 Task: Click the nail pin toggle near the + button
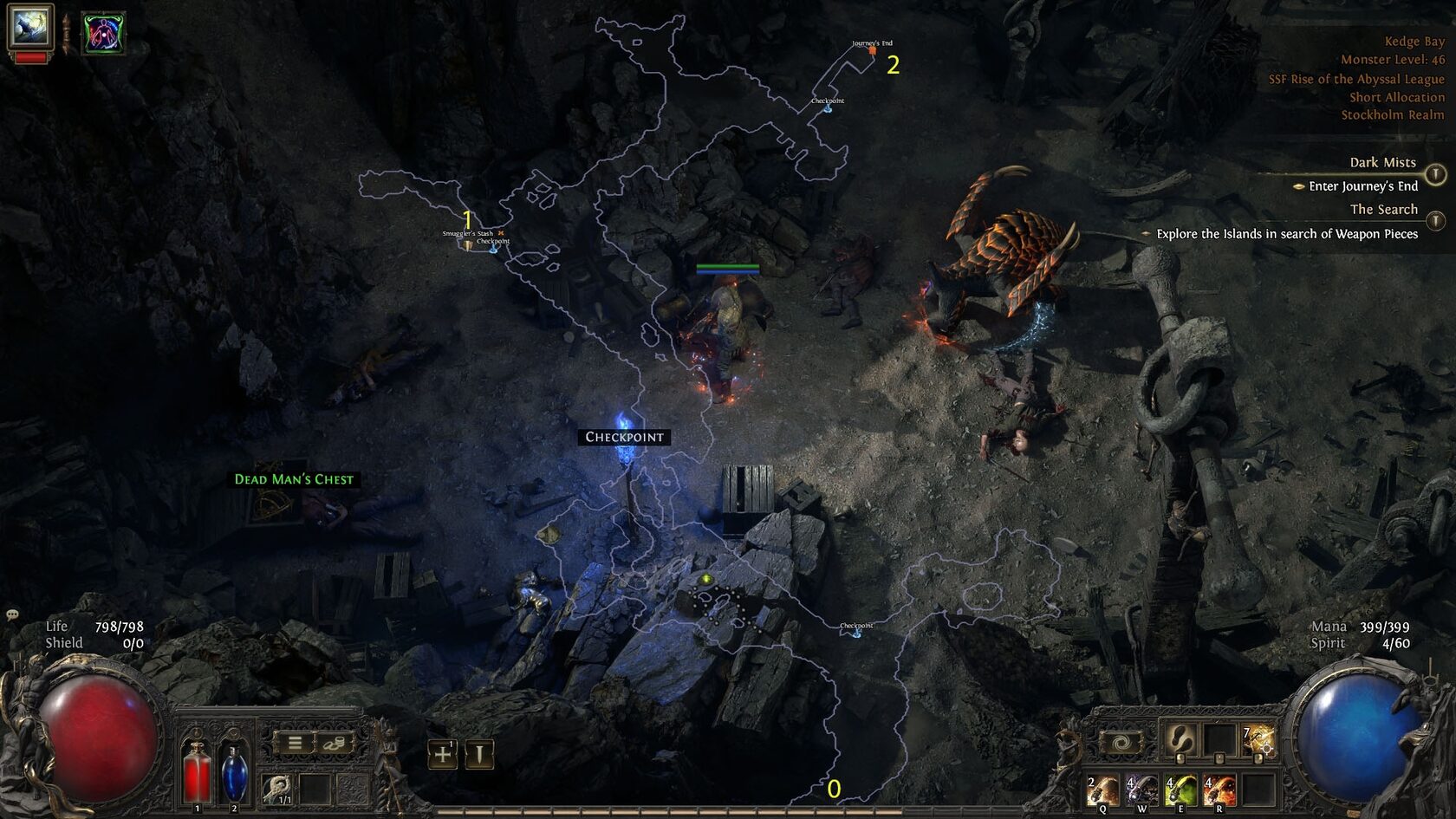point(479,753)
